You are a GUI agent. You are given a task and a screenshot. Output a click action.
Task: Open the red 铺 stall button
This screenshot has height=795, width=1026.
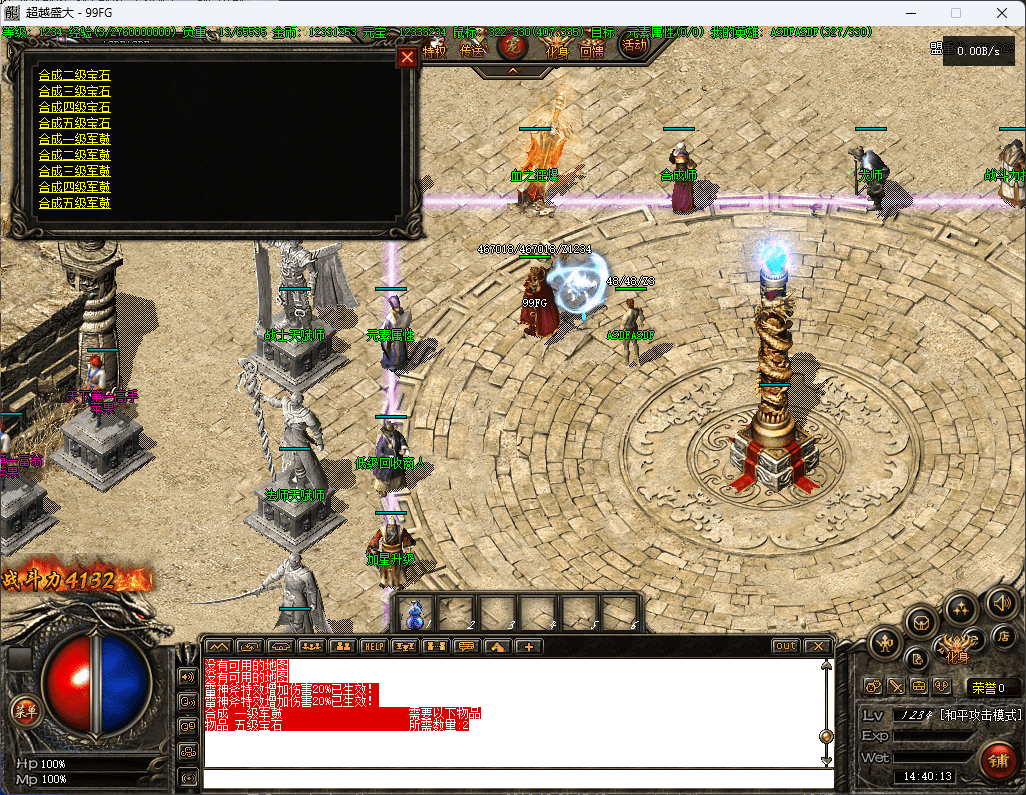(x=997, y=760)
